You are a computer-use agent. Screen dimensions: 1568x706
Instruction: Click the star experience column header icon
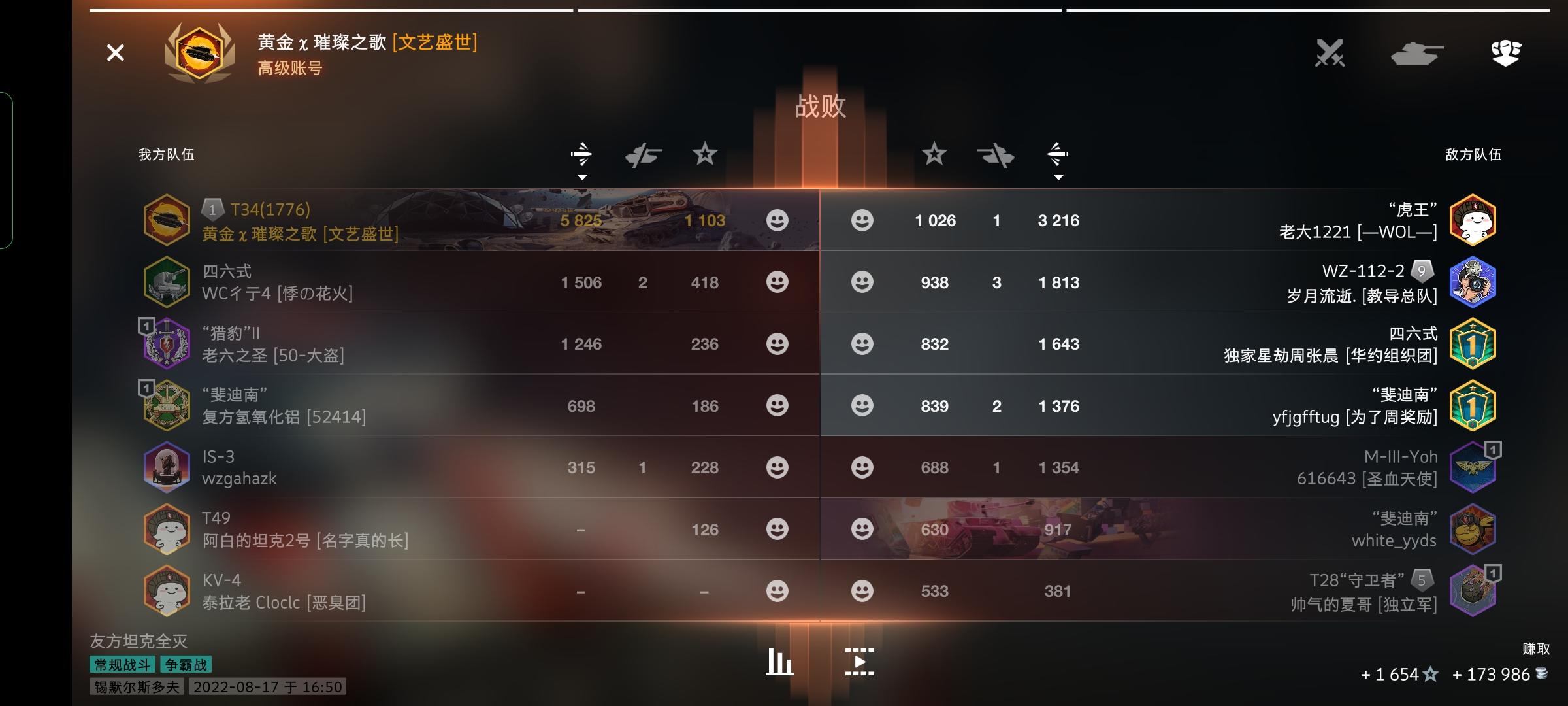point(705,155)
